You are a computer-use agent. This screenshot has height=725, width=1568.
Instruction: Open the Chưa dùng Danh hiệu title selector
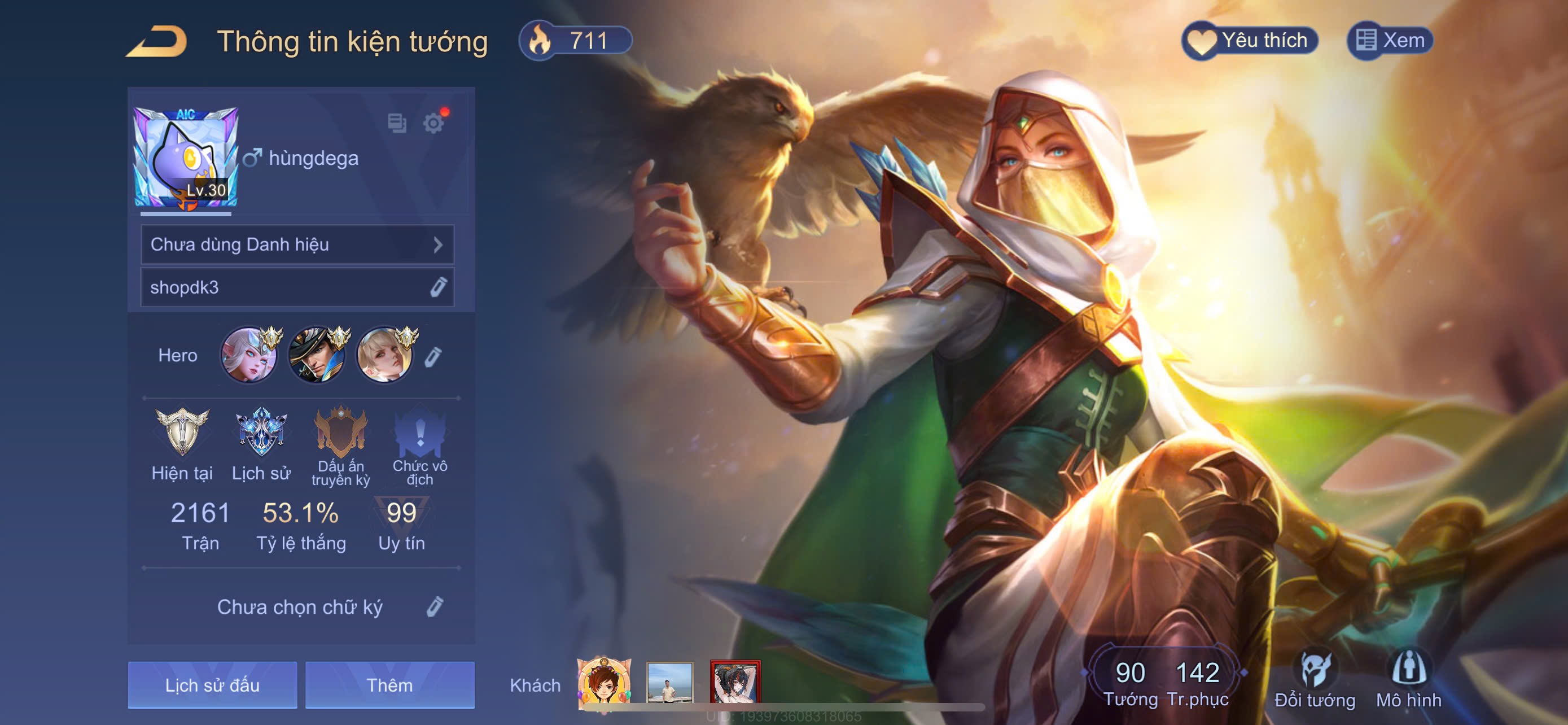click(297, 244)
